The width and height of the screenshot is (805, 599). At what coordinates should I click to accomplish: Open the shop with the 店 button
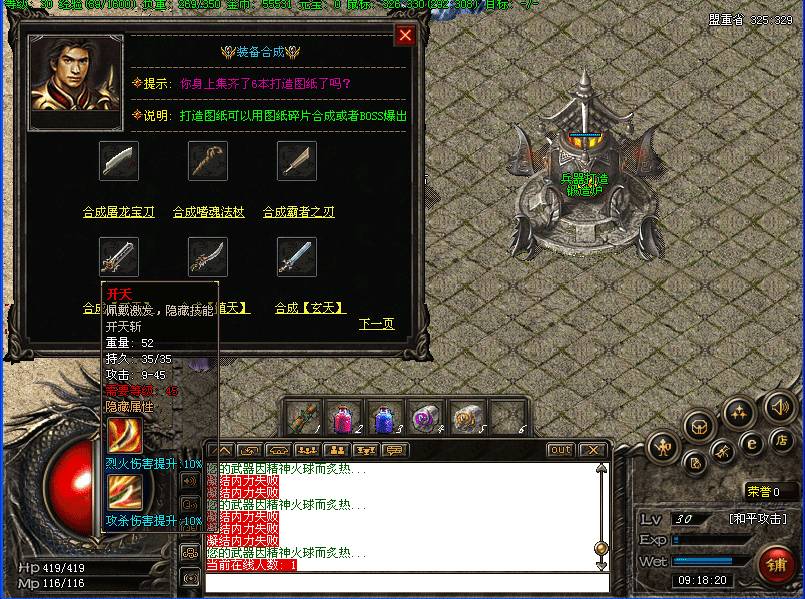(x=783, y=438)
